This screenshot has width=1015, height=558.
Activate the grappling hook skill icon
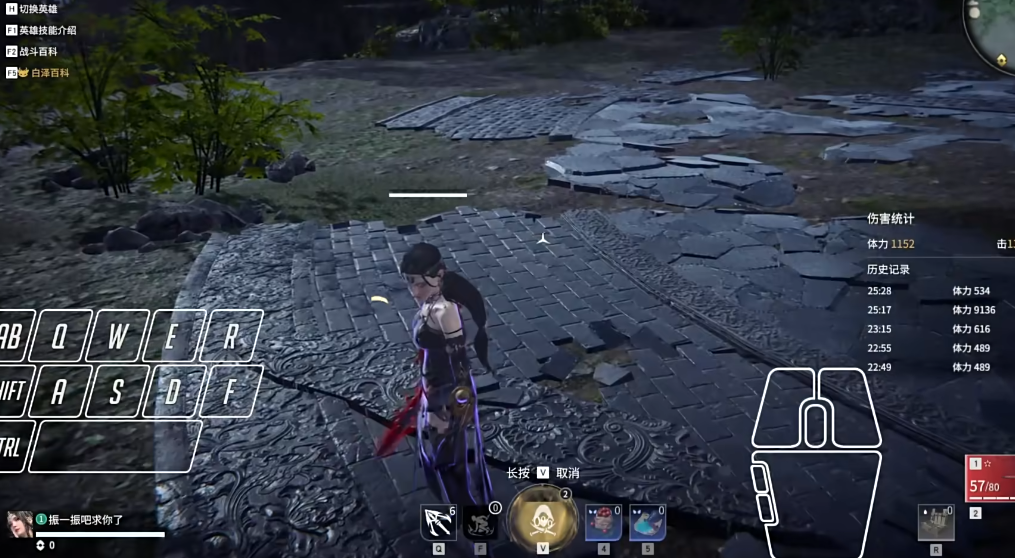438,523
